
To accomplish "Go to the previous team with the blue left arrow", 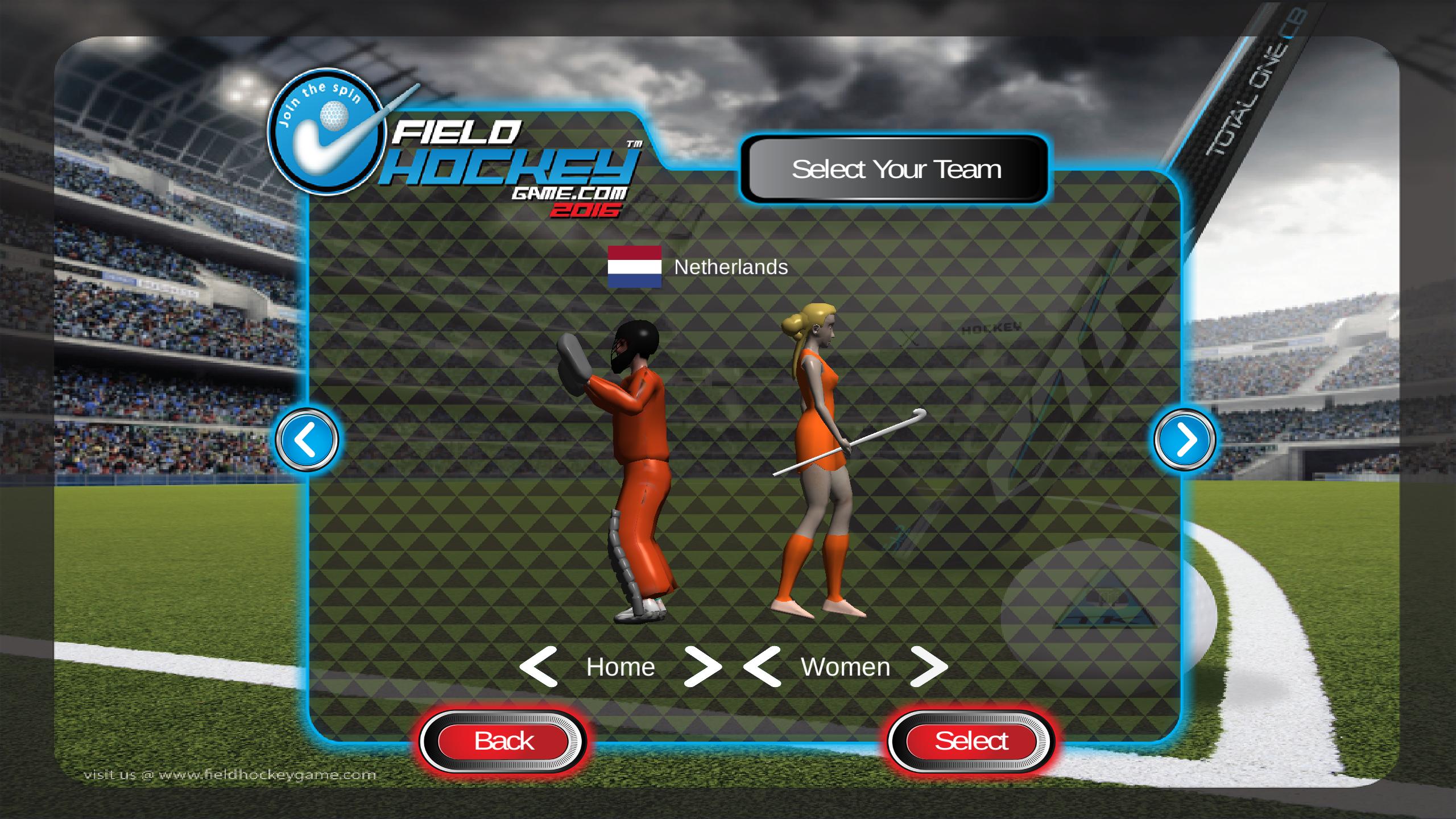I will click(307, 440).
